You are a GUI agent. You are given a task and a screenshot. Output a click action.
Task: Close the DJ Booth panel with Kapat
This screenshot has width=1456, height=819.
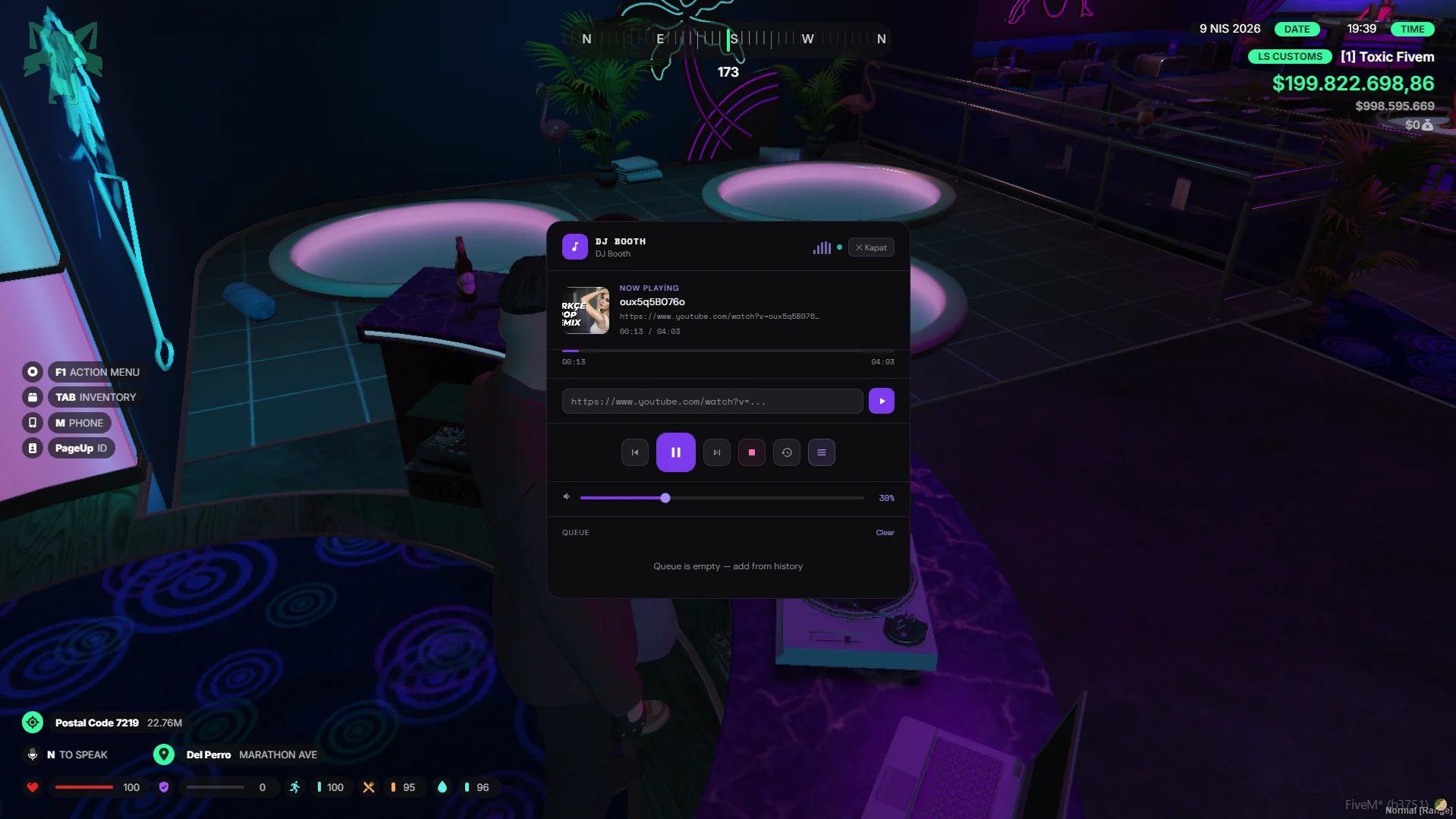871,247
